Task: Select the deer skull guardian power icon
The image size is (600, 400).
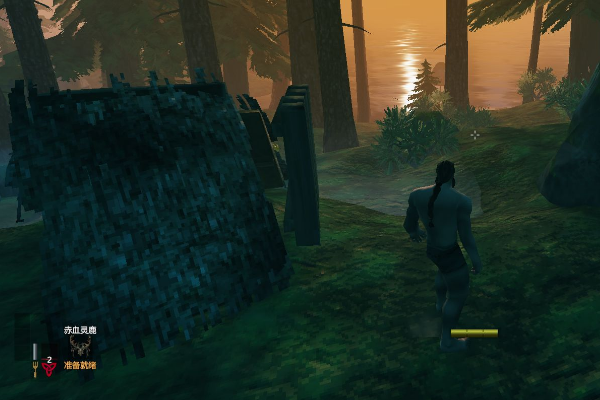Action: coord(80,346)
